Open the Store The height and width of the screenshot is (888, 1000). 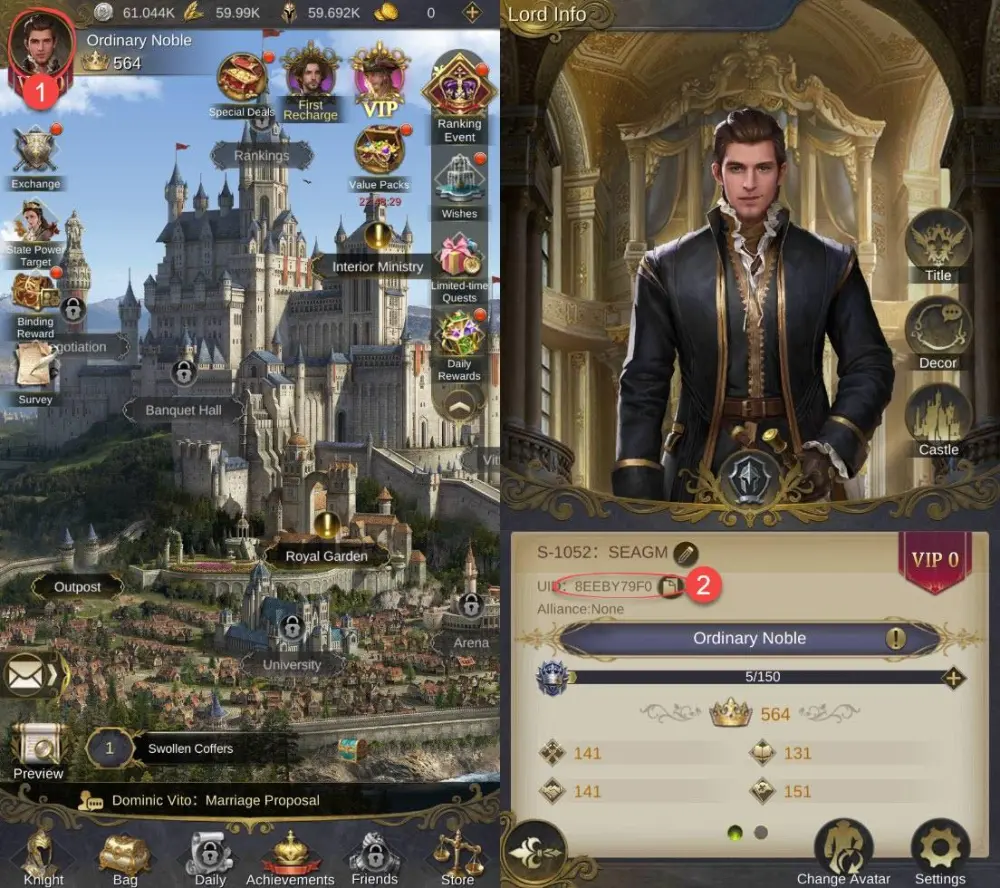coord(457,855)
